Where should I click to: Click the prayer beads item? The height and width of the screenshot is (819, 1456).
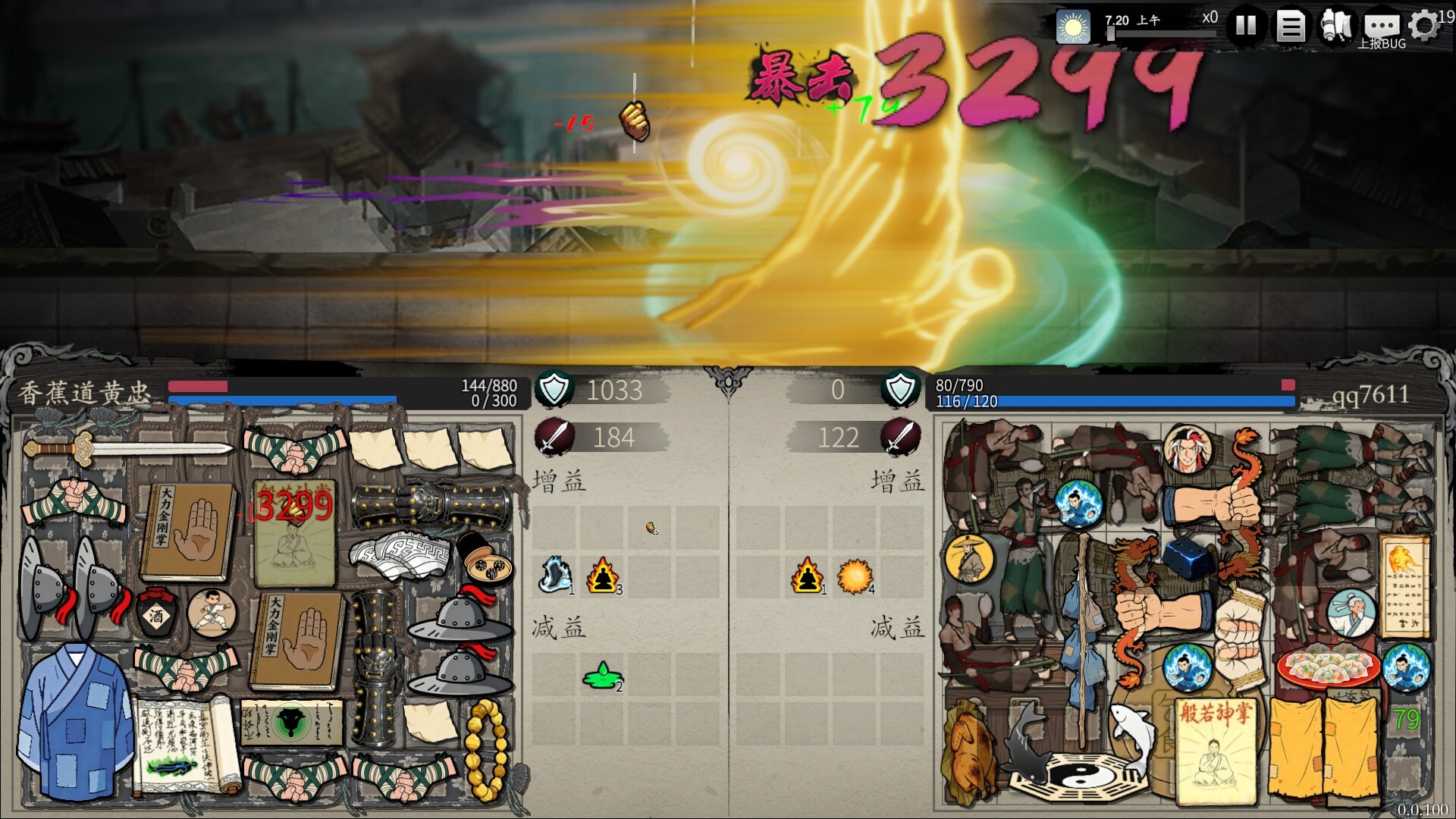(485, 747)
